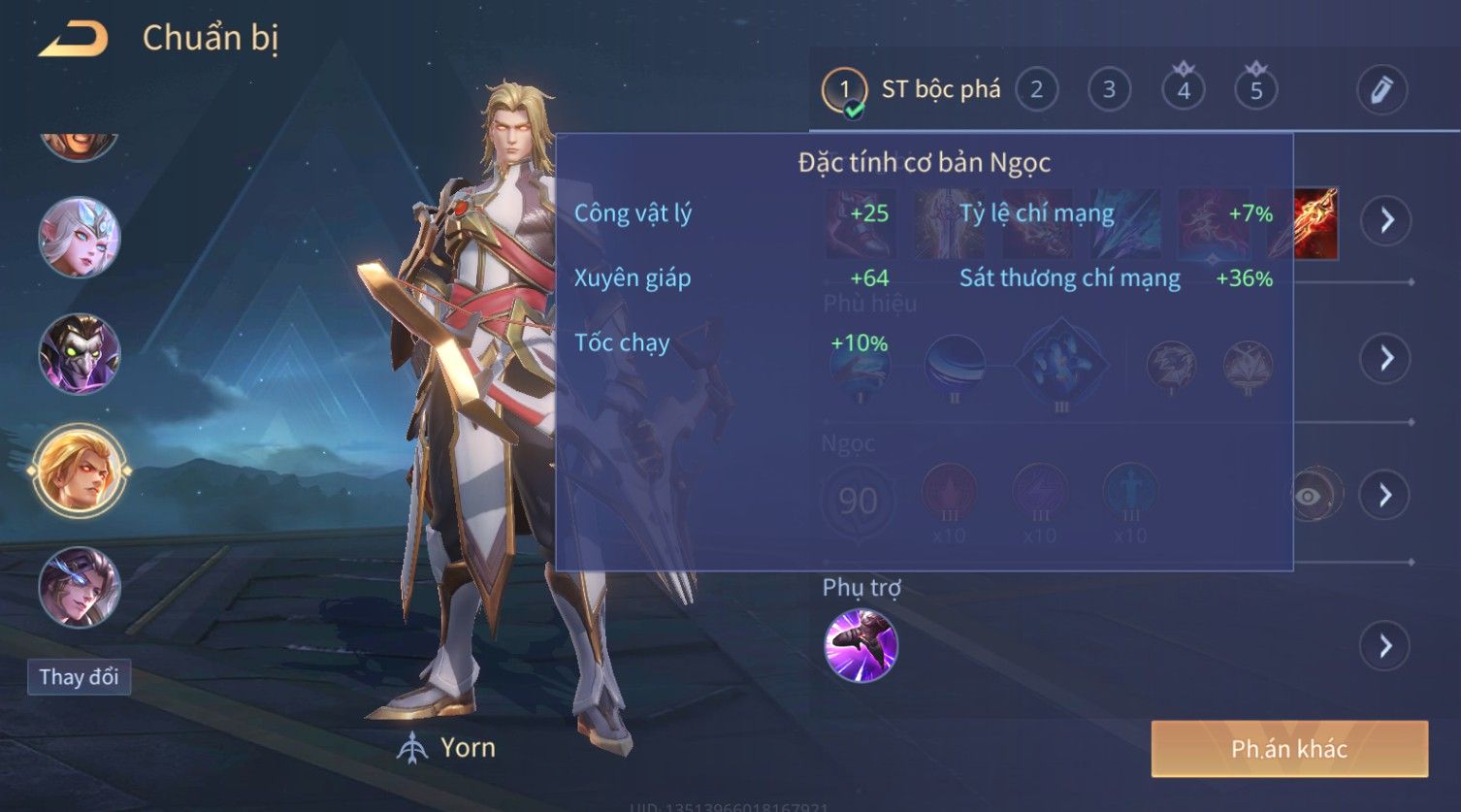Open the equipment row arrow

(1386, 221)
